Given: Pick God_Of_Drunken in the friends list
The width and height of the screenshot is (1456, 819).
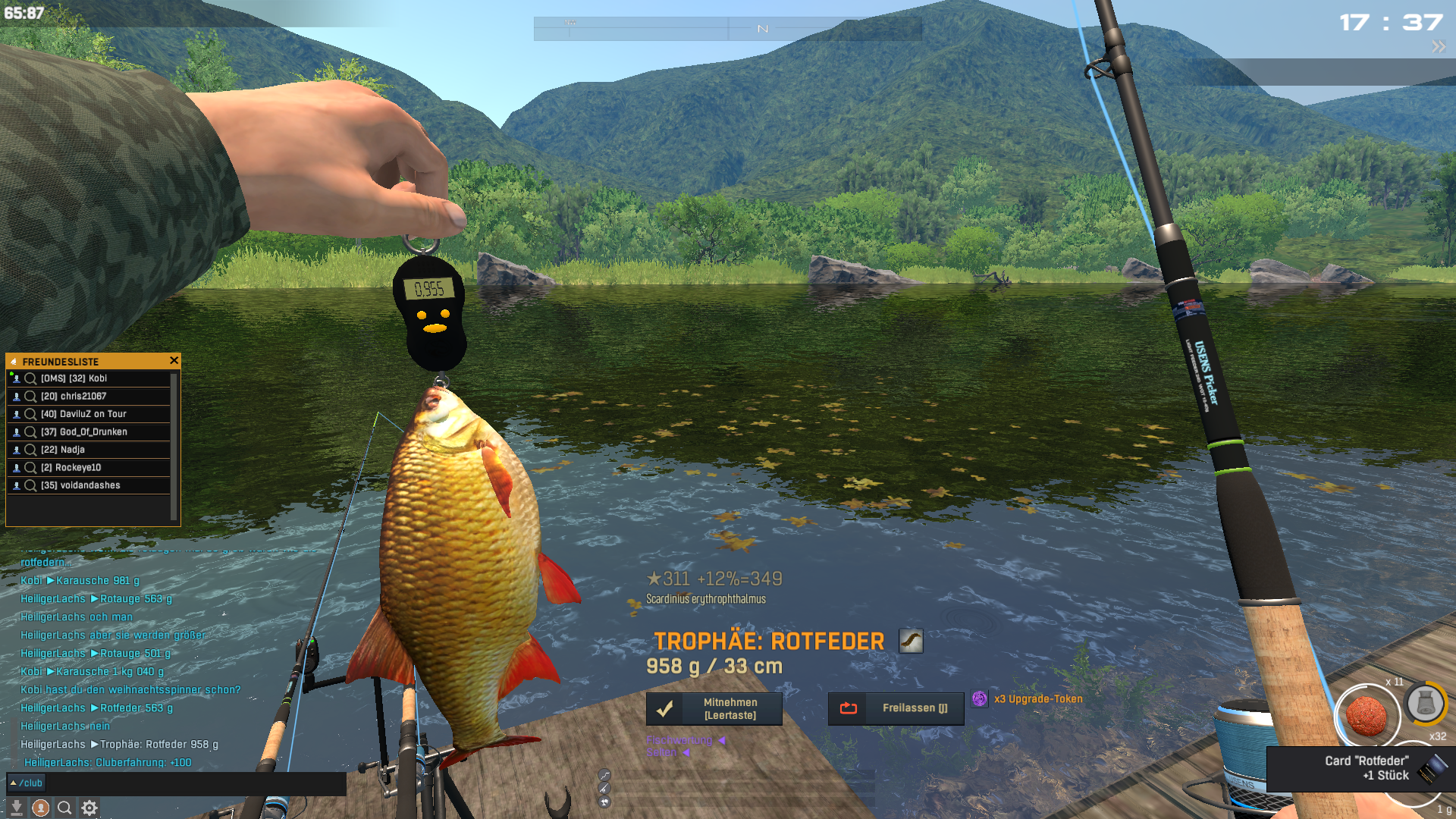Looking at the screenshot, I should tap(83, 432).
